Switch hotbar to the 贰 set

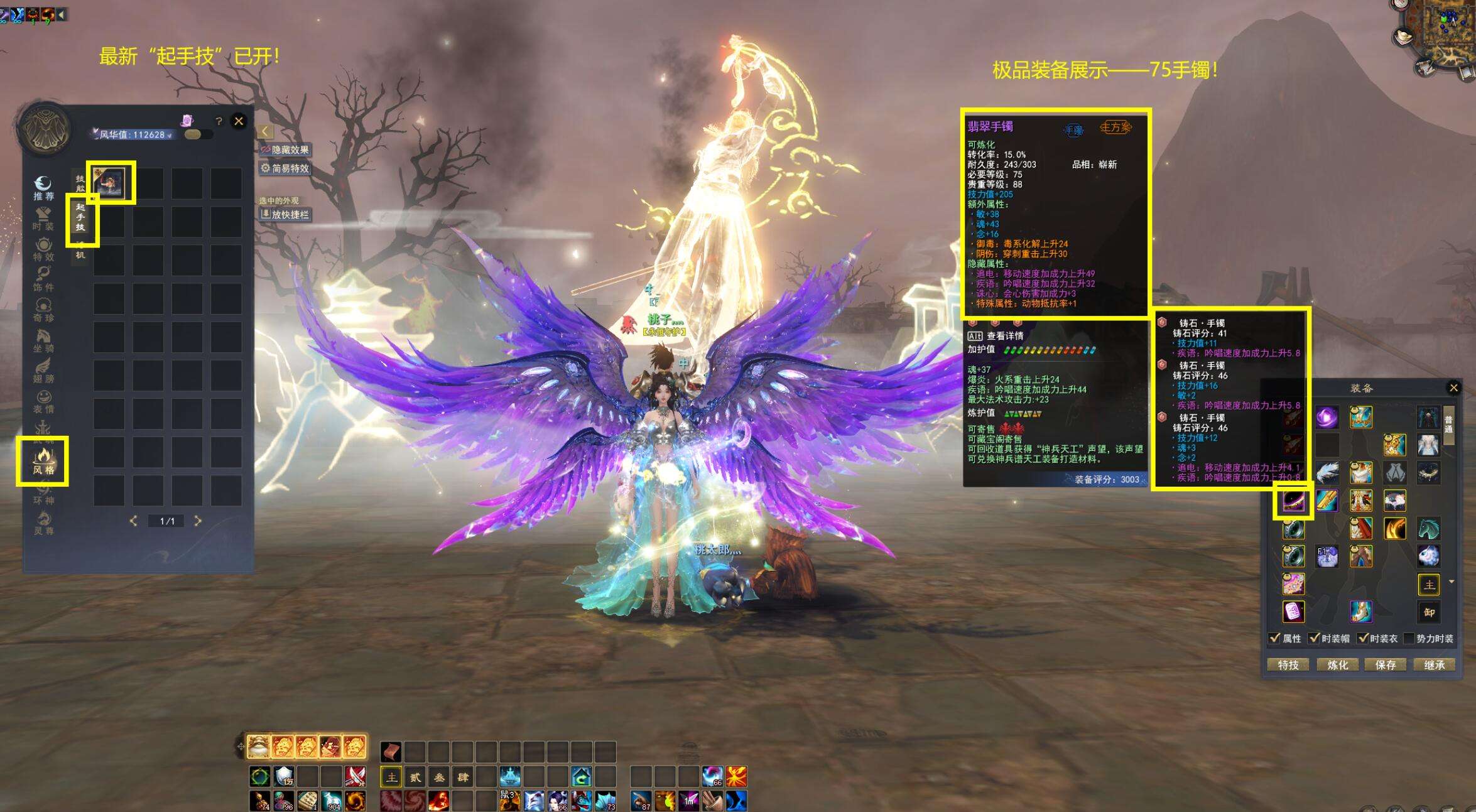coord(415,777)
